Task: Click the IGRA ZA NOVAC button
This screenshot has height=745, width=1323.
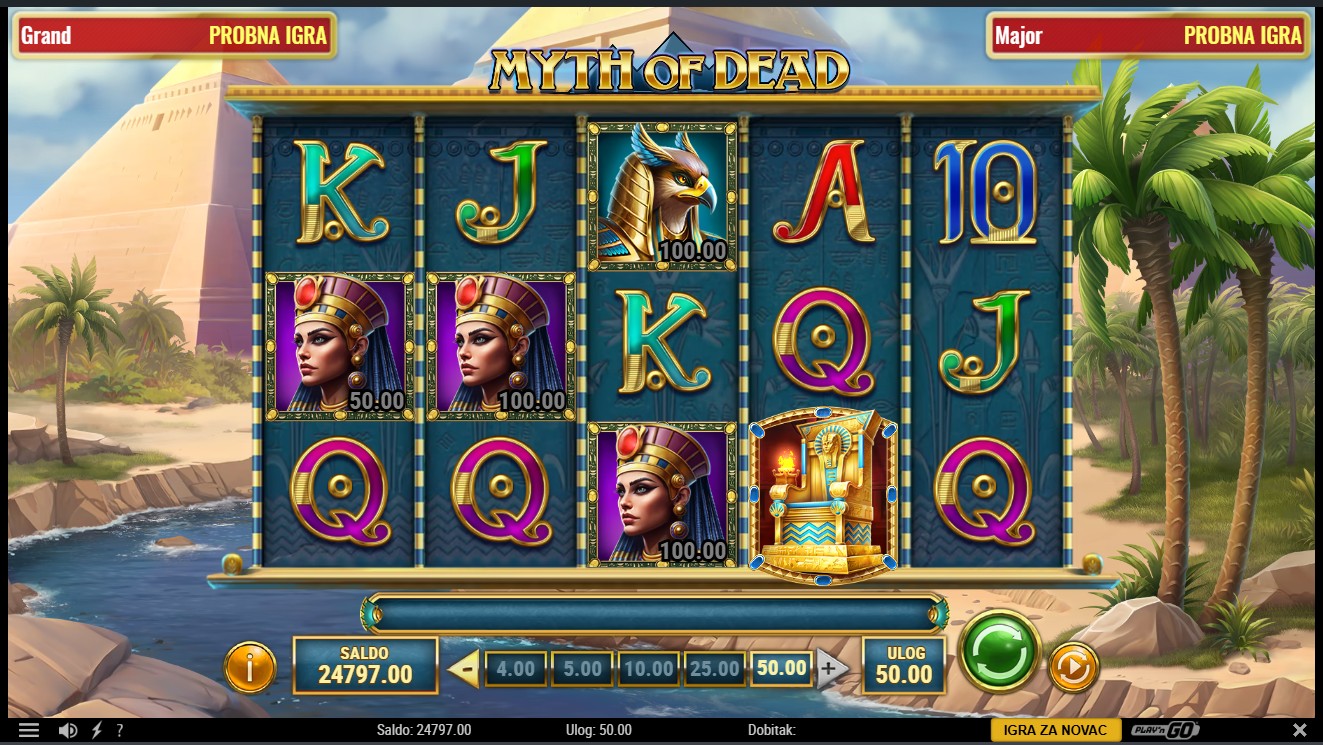Action: coord(1055,730)
